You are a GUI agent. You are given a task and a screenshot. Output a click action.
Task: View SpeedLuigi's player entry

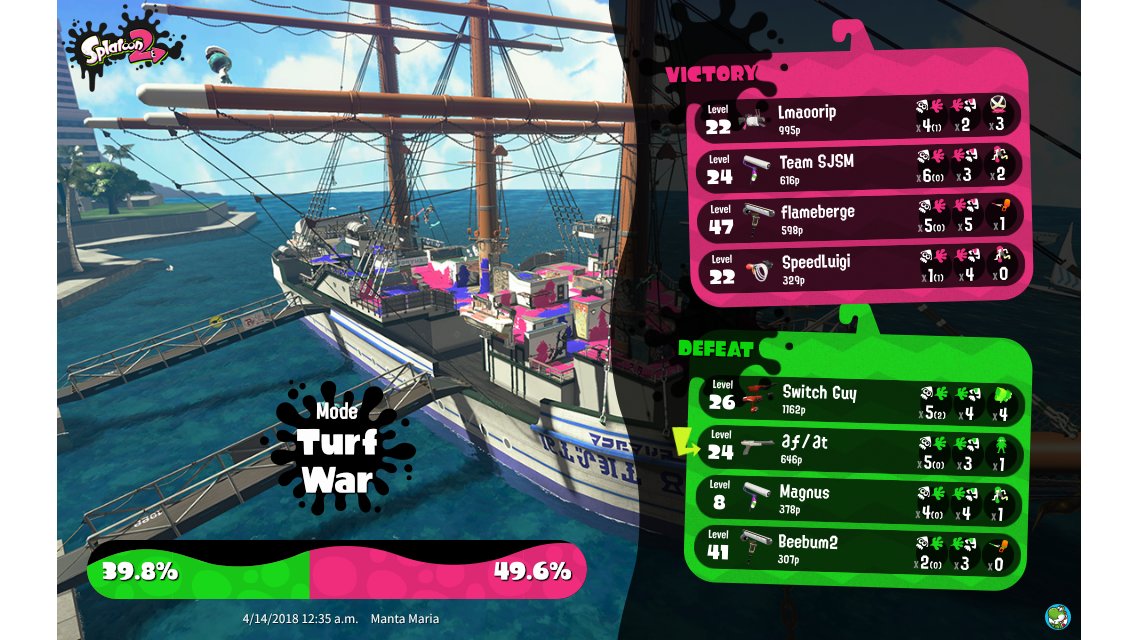(860, 267)
